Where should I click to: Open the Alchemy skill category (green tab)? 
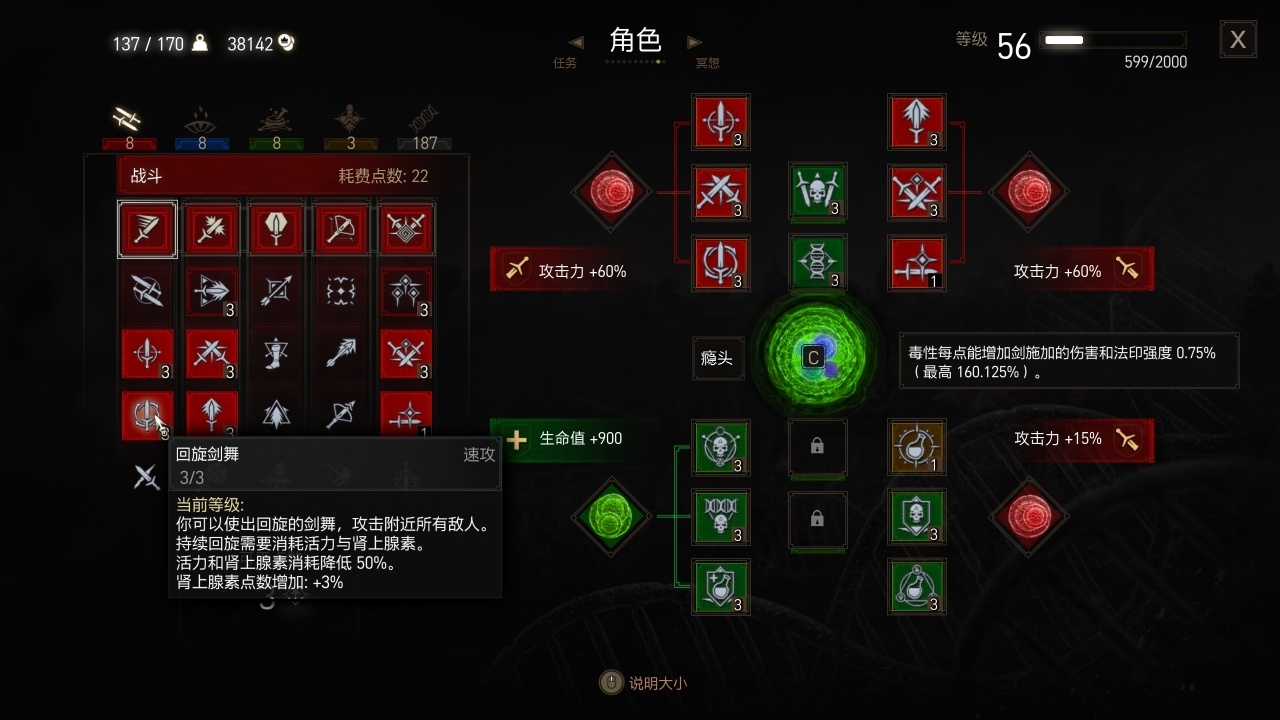click(x=276, y=122)
